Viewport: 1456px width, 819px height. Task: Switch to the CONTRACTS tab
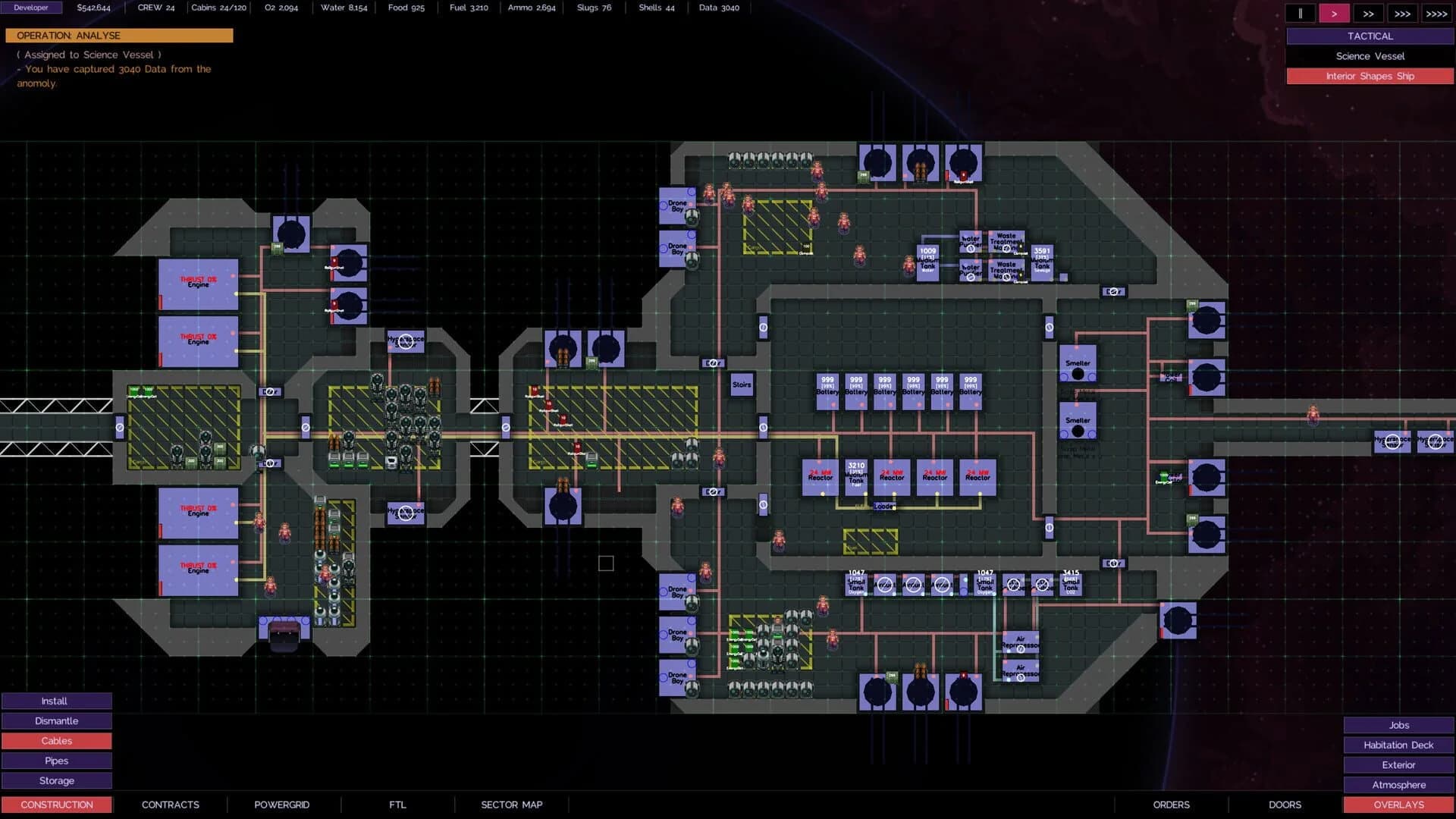coord(170,805)
